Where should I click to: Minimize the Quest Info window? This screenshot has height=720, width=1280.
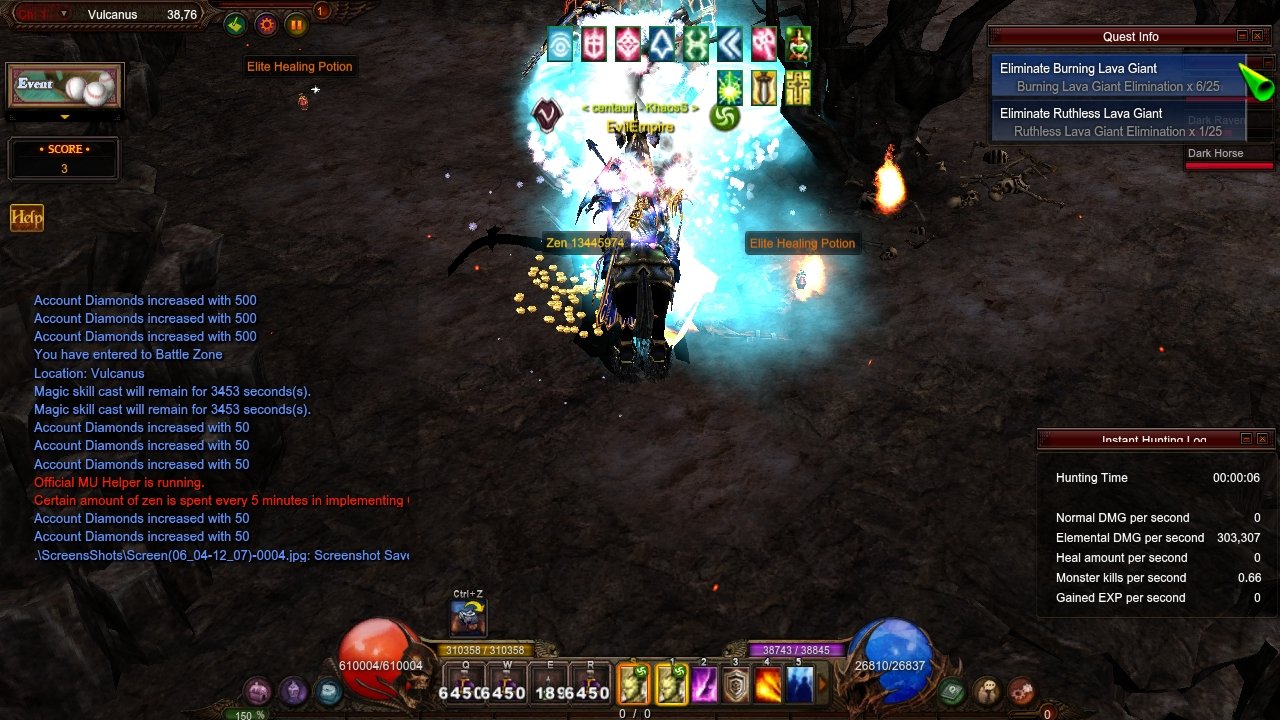1243,36
